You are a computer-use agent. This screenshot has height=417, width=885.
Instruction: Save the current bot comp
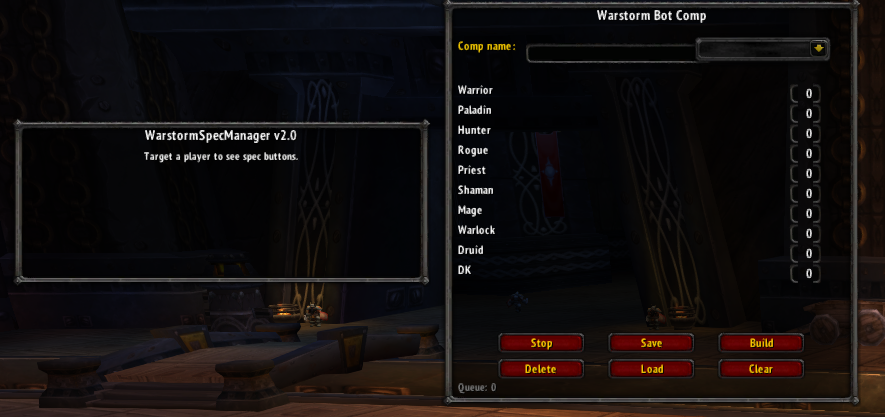coord(651,343)
